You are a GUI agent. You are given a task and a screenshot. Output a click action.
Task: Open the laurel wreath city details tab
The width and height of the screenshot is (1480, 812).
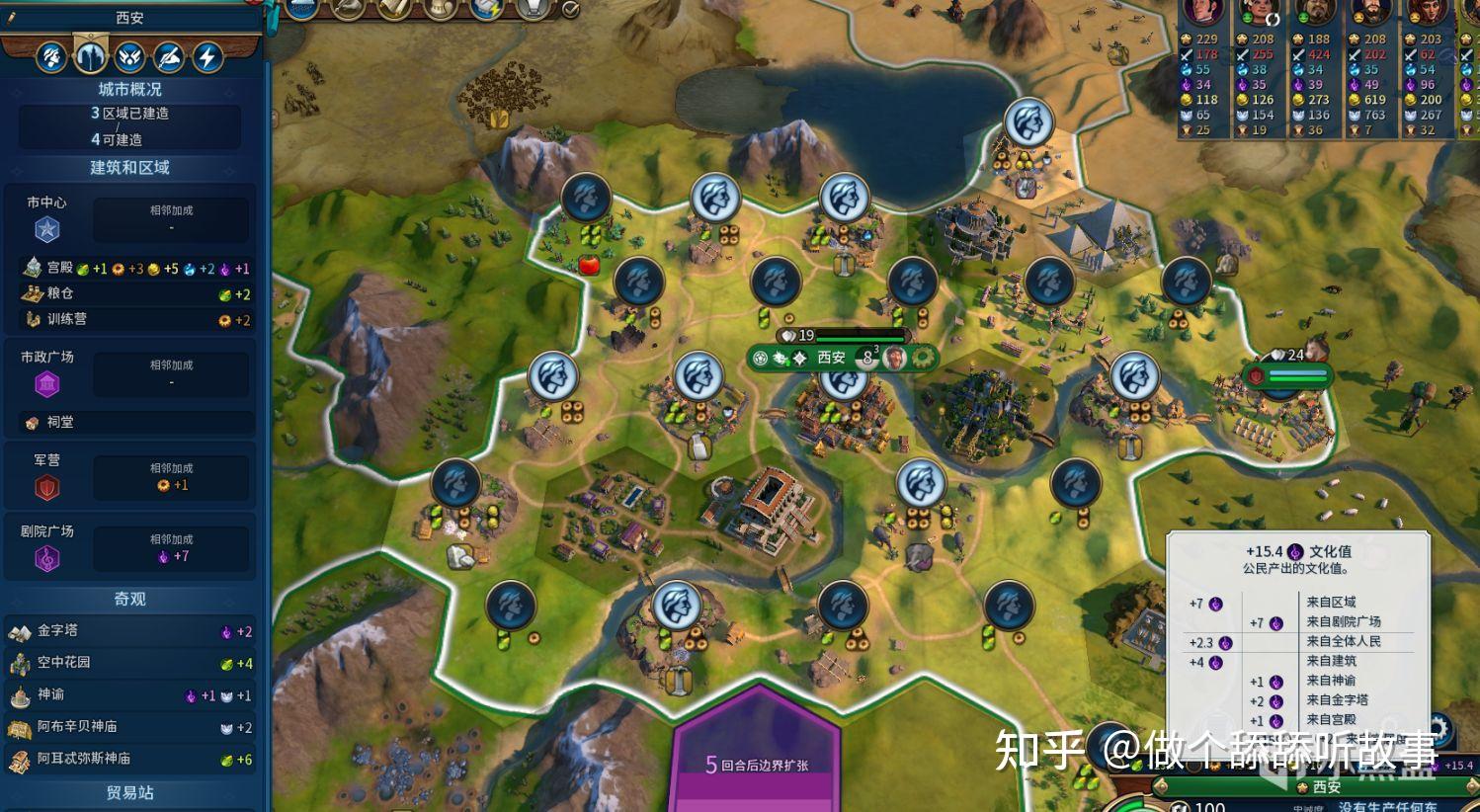[x=129, y=56]
